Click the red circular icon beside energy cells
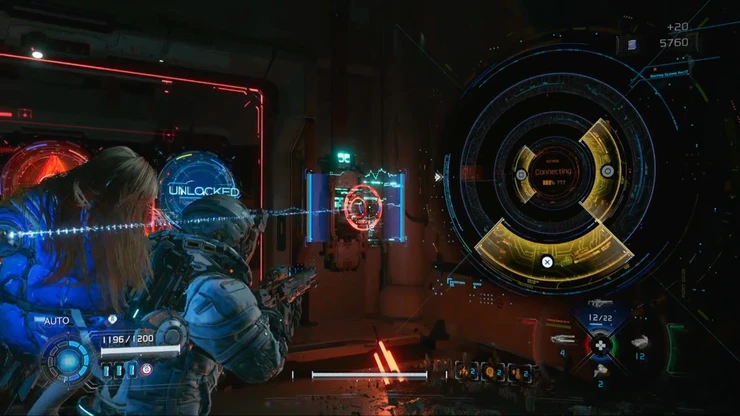 point(147,369)
